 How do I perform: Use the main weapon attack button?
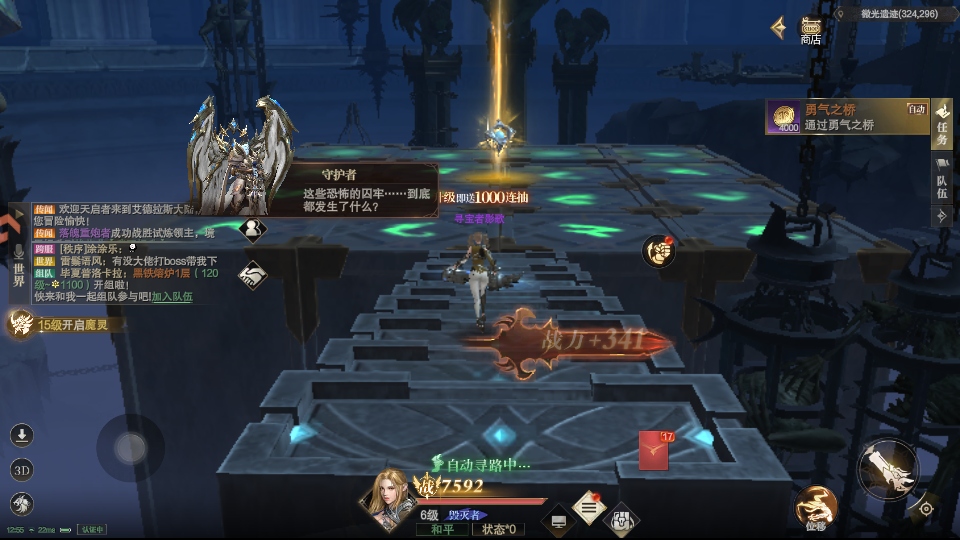tap(886, 467)
